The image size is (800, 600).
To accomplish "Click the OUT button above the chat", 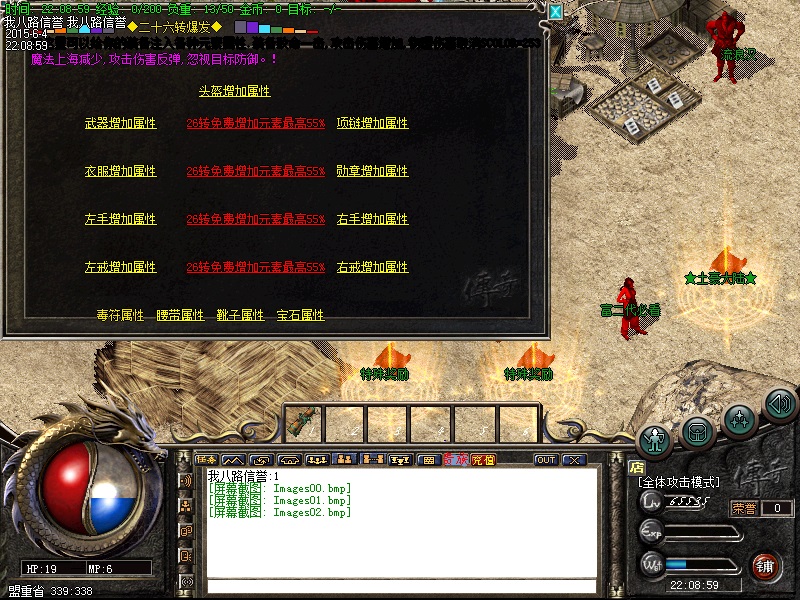I will coord(546,460).
